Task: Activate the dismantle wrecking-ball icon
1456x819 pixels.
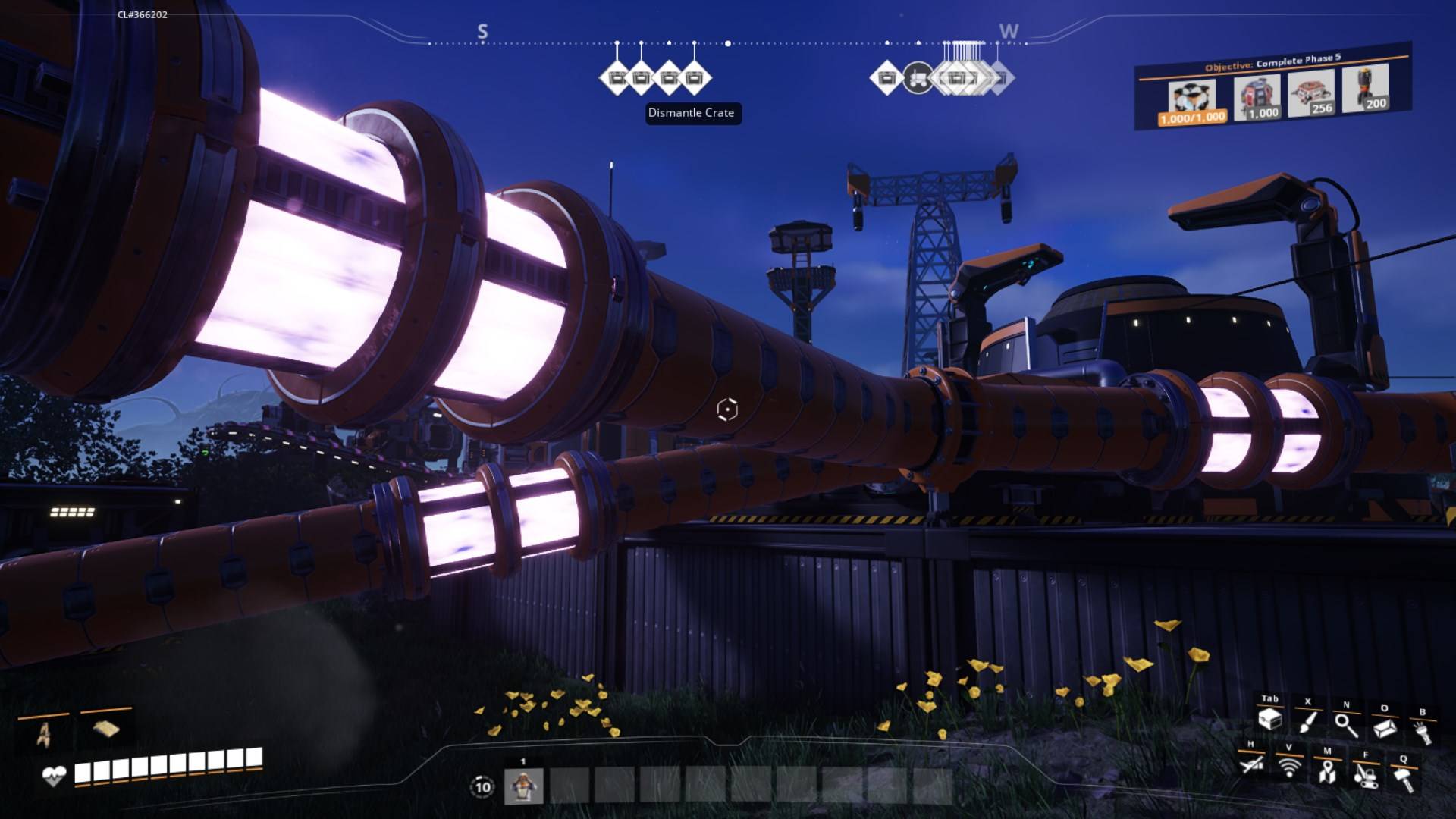Action: click(1365, 775)
